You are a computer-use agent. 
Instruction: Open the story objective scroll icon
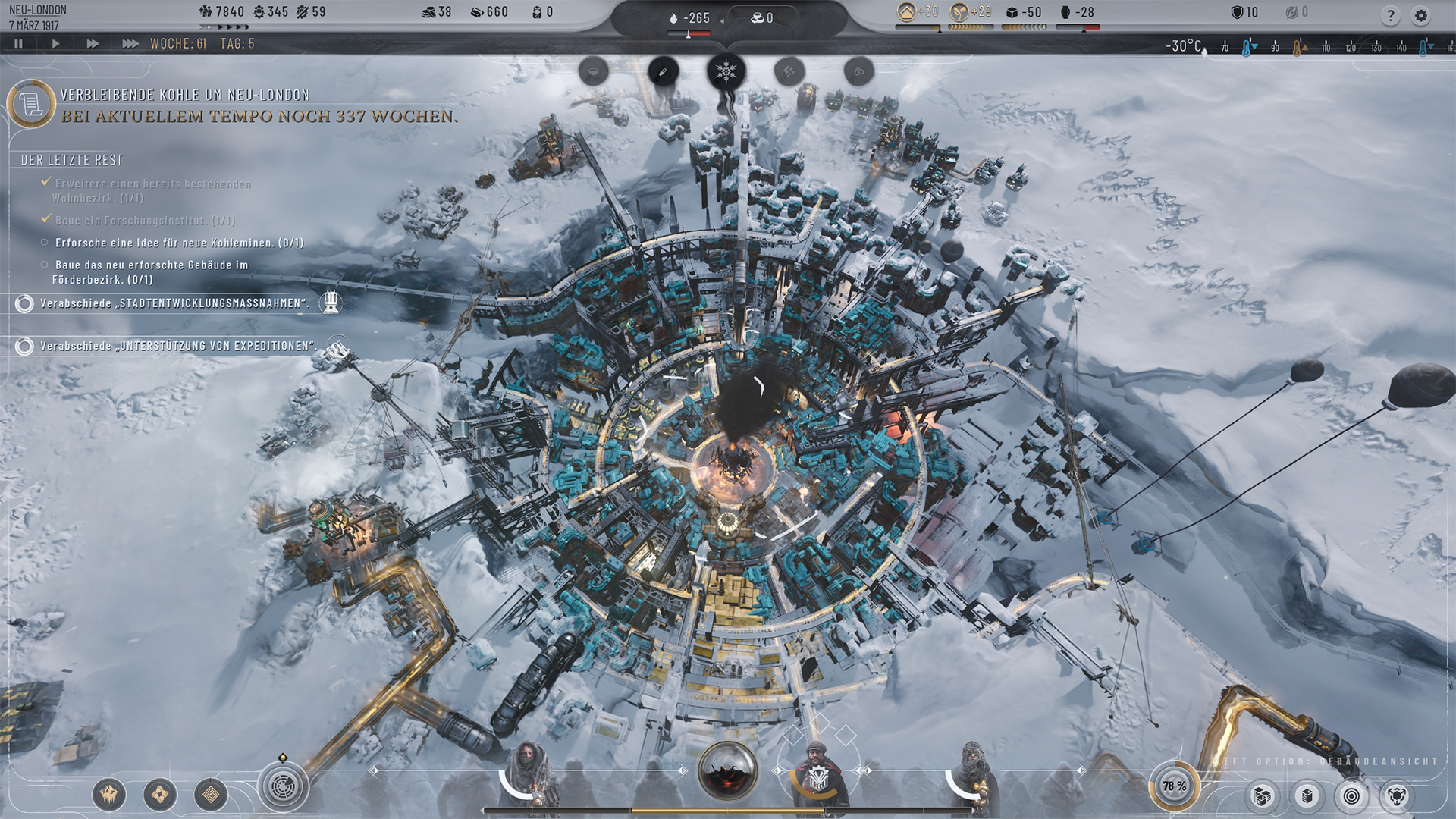(31, 104)
